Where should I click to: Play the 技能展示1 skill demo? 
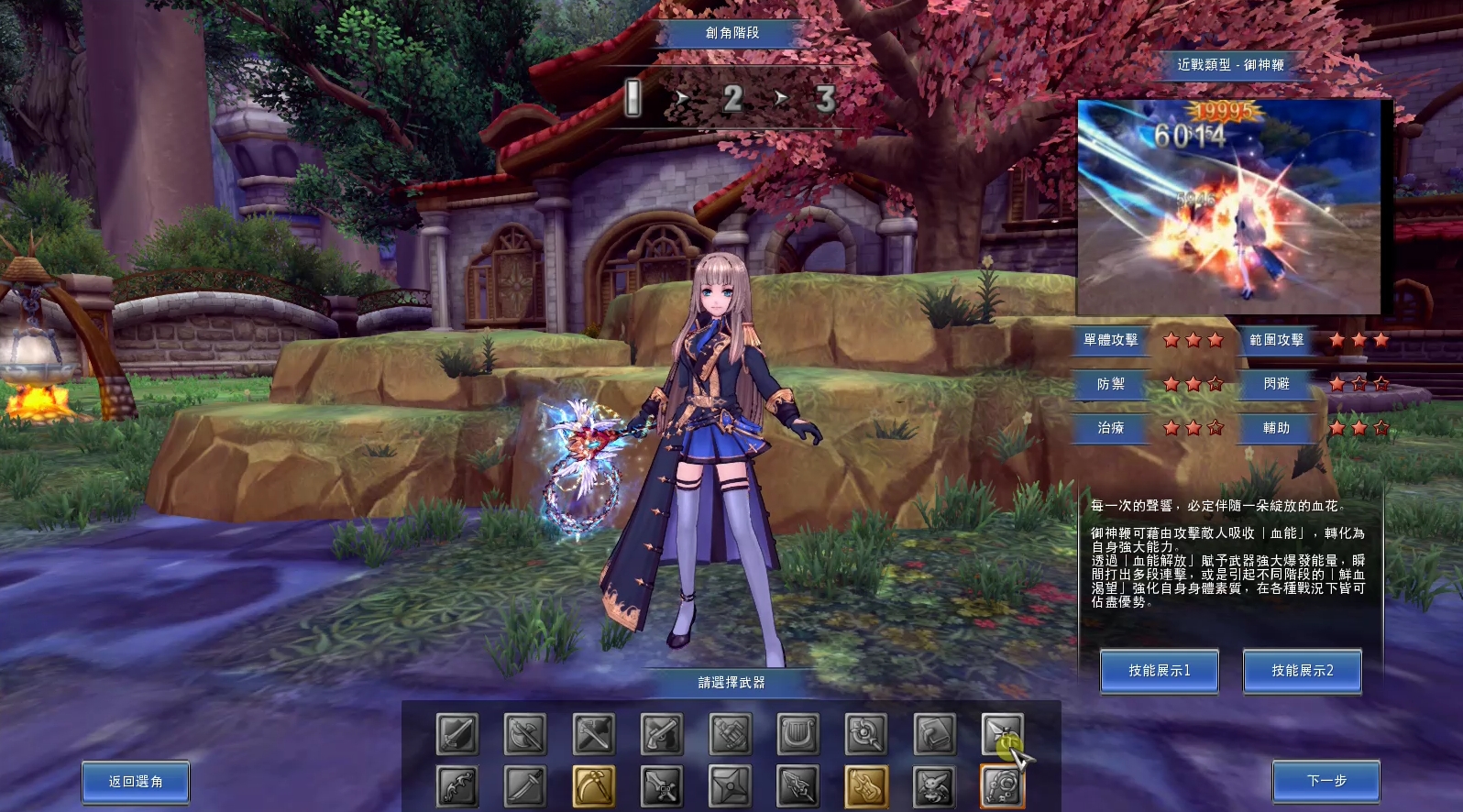point(1159,671)
